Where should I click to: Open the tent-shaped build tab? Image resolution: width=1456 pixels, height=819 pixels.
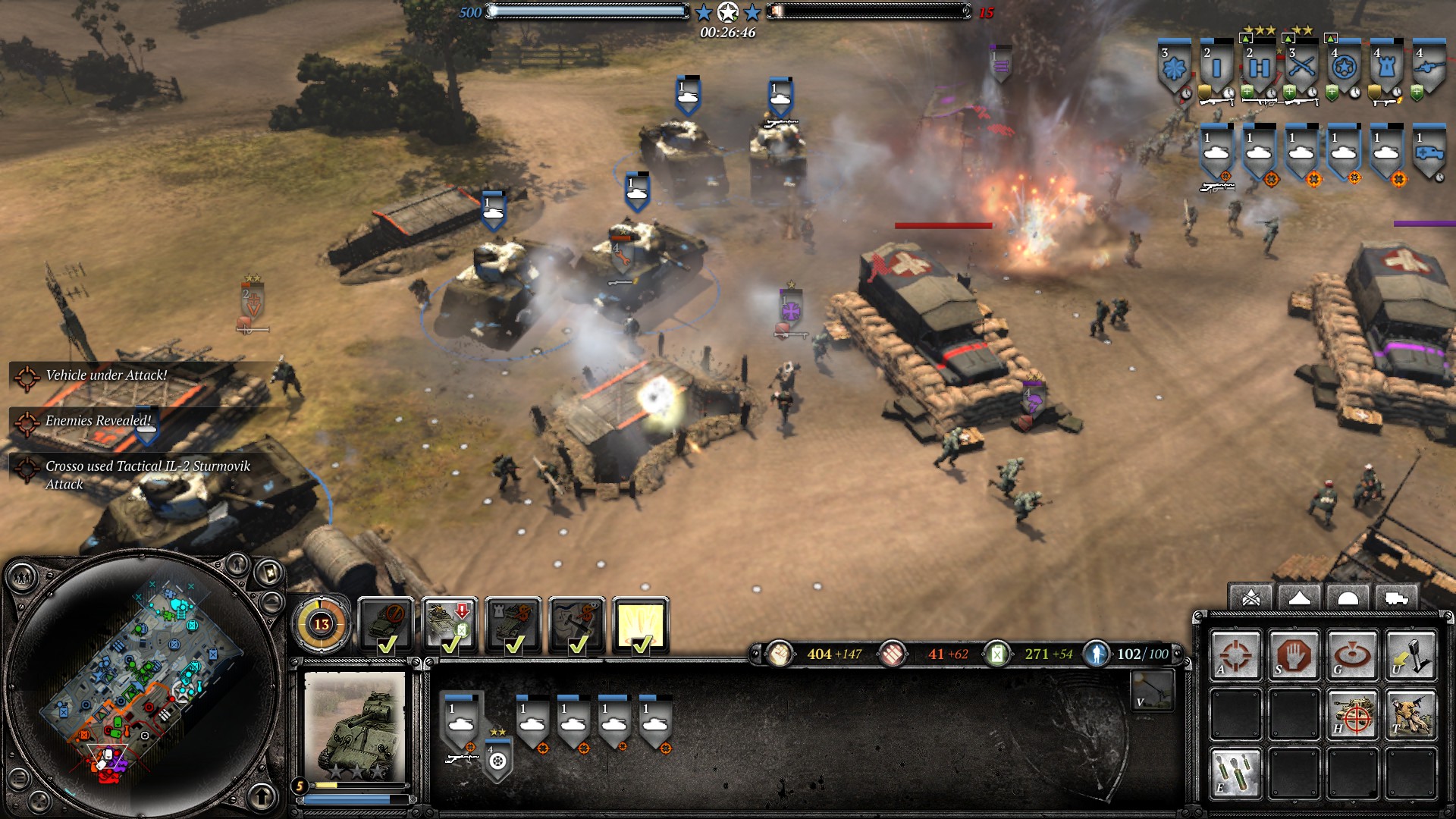[1299, 598]
